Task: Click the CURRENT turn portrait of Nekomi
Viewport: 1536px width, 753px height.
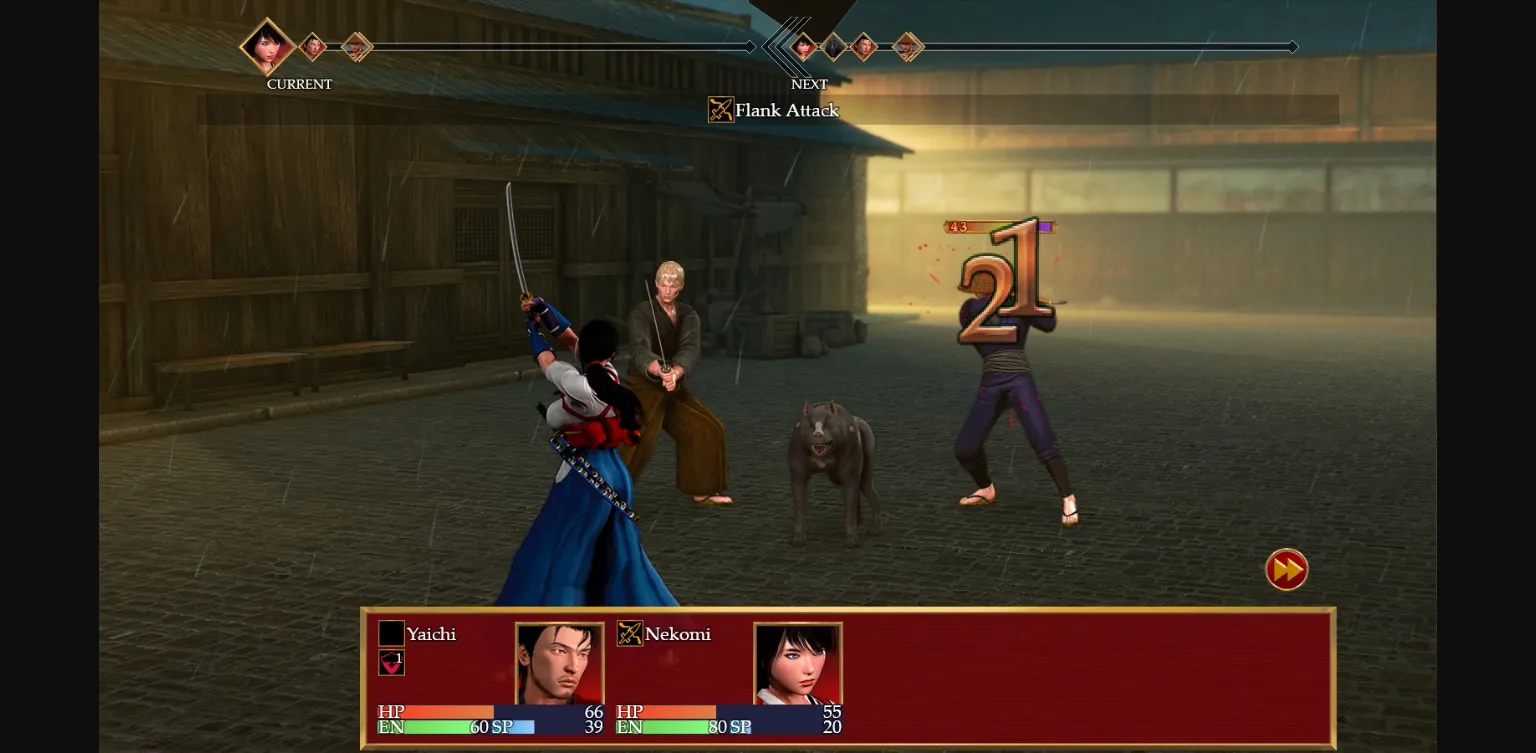Action: click(265, 46)
